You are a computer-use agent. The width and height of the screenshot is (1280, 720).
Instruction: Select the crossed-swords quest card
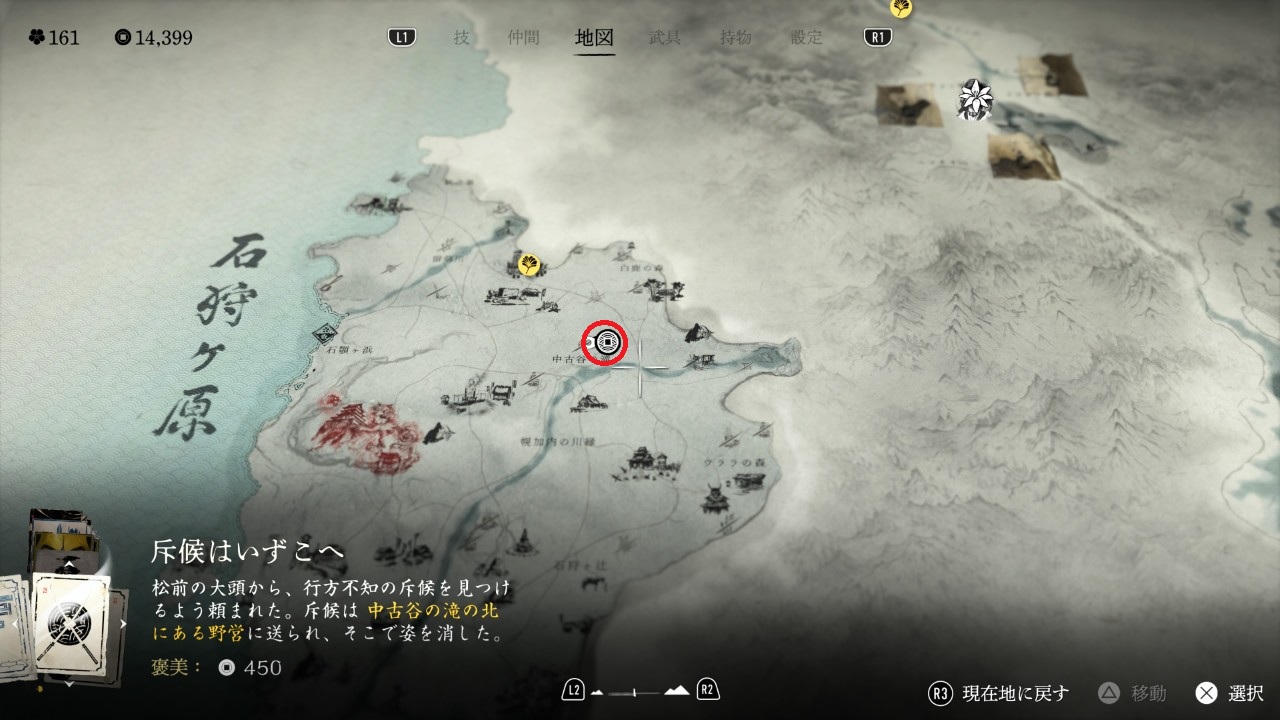pyautogui.click(x=70, y=622)
